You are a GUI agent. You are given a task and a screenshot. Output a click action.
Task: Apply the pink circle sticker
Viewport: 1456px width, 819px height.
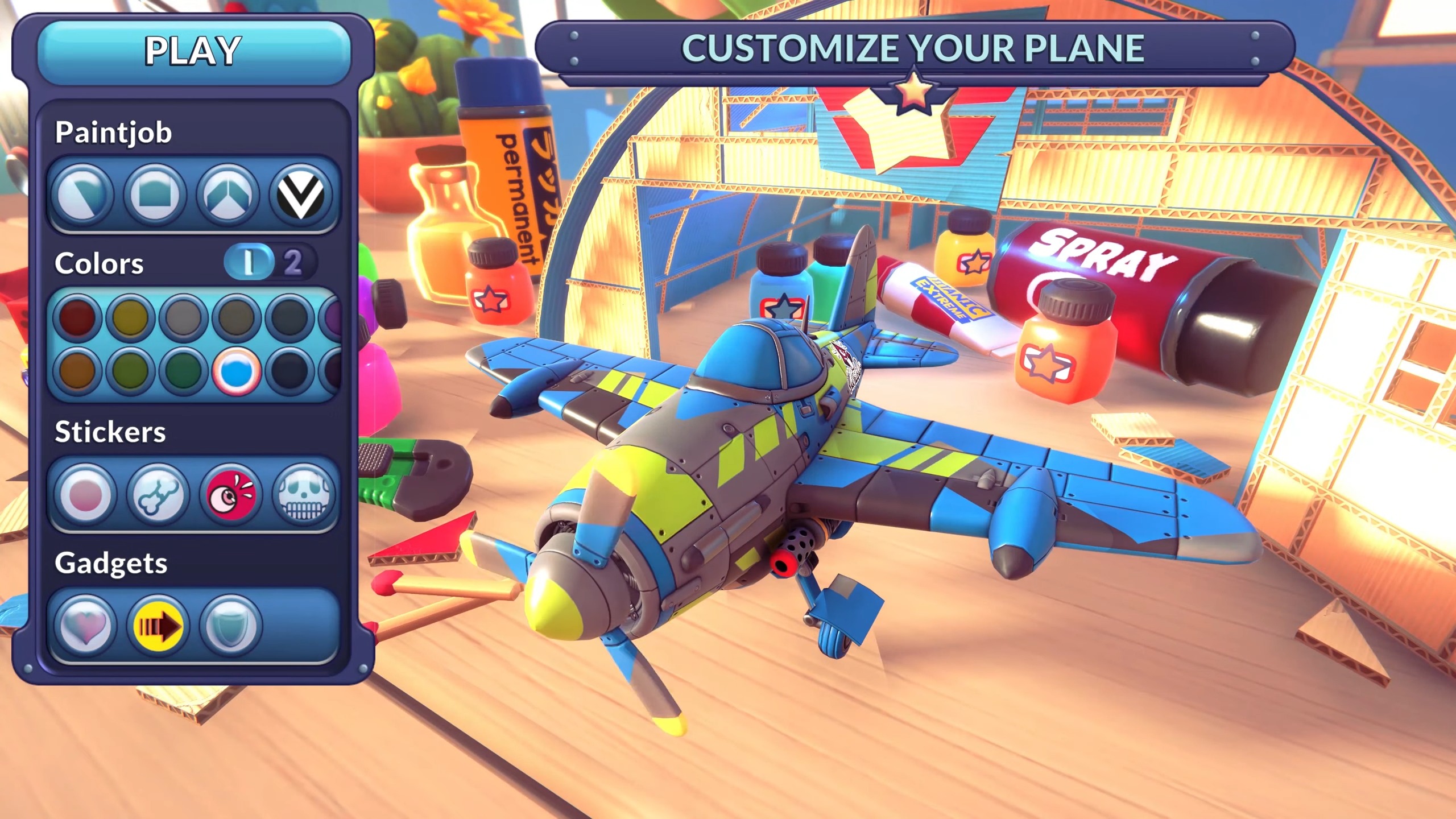tap(85, 494)
